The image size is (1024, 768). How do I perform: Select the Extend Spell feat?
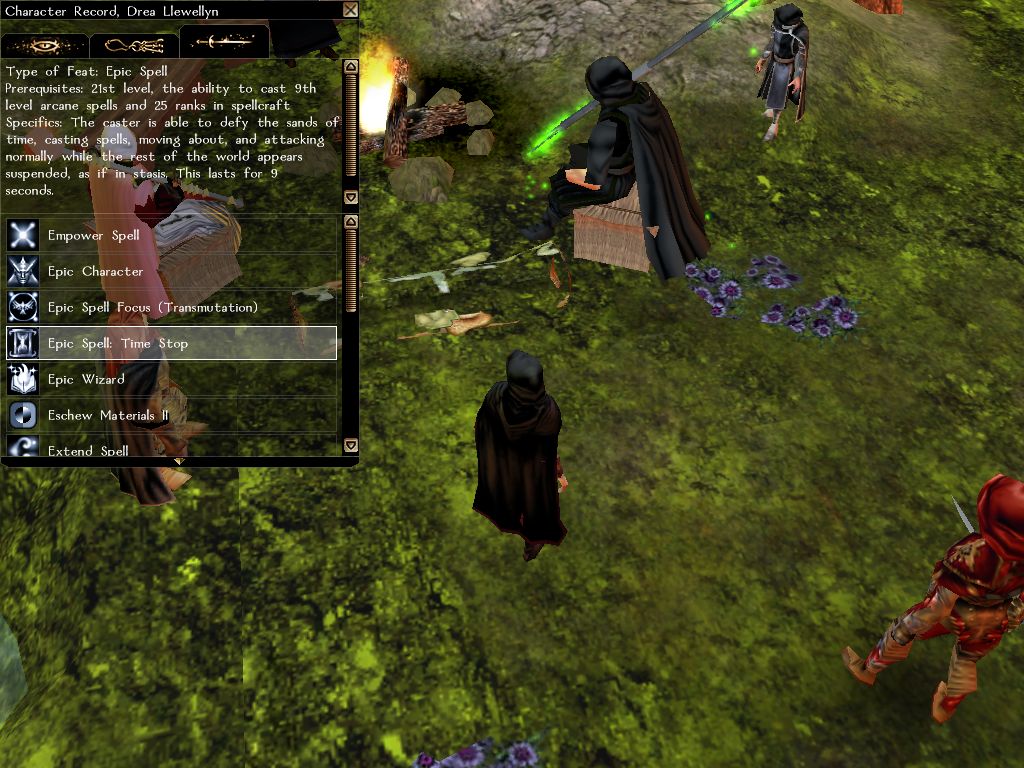click(x=171, y=450)
